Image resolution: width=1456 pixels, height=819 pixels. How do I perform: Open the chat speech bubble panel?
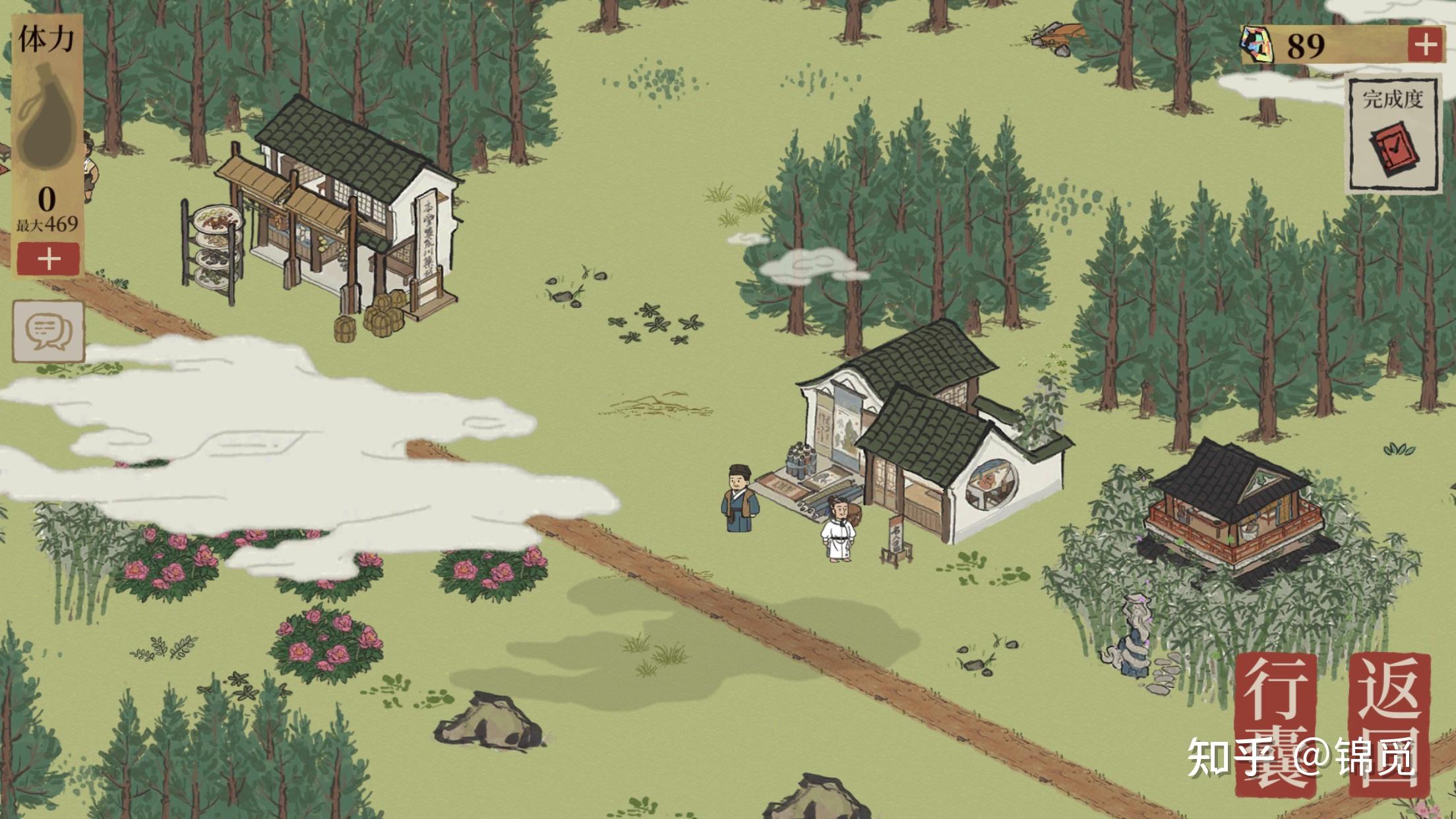tap(49, 332)
